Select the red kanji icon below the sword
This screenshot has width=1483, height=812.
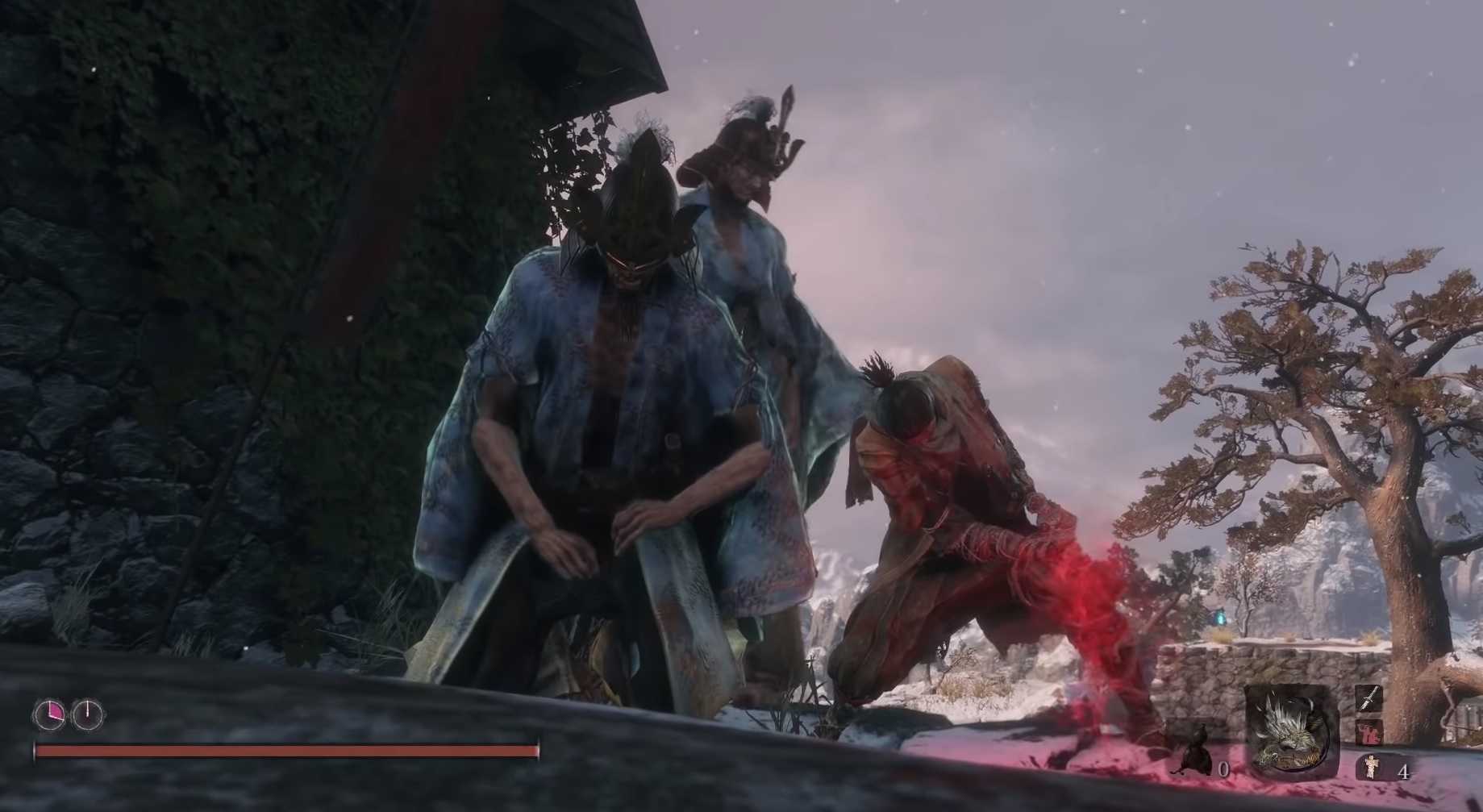pyautogui.click(x=1368, y=732)
